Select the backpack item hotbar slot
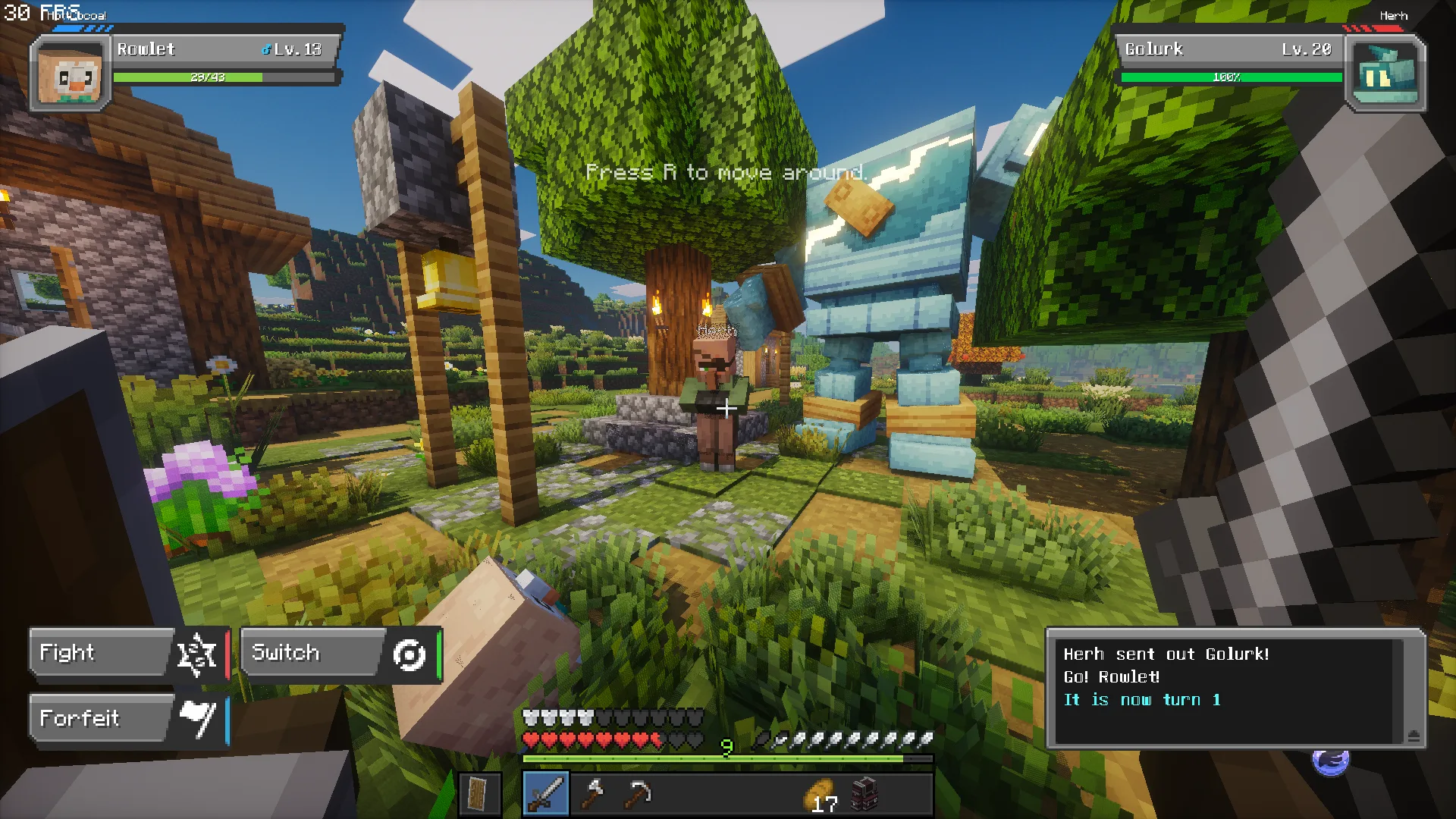 [x=864, y=794]
